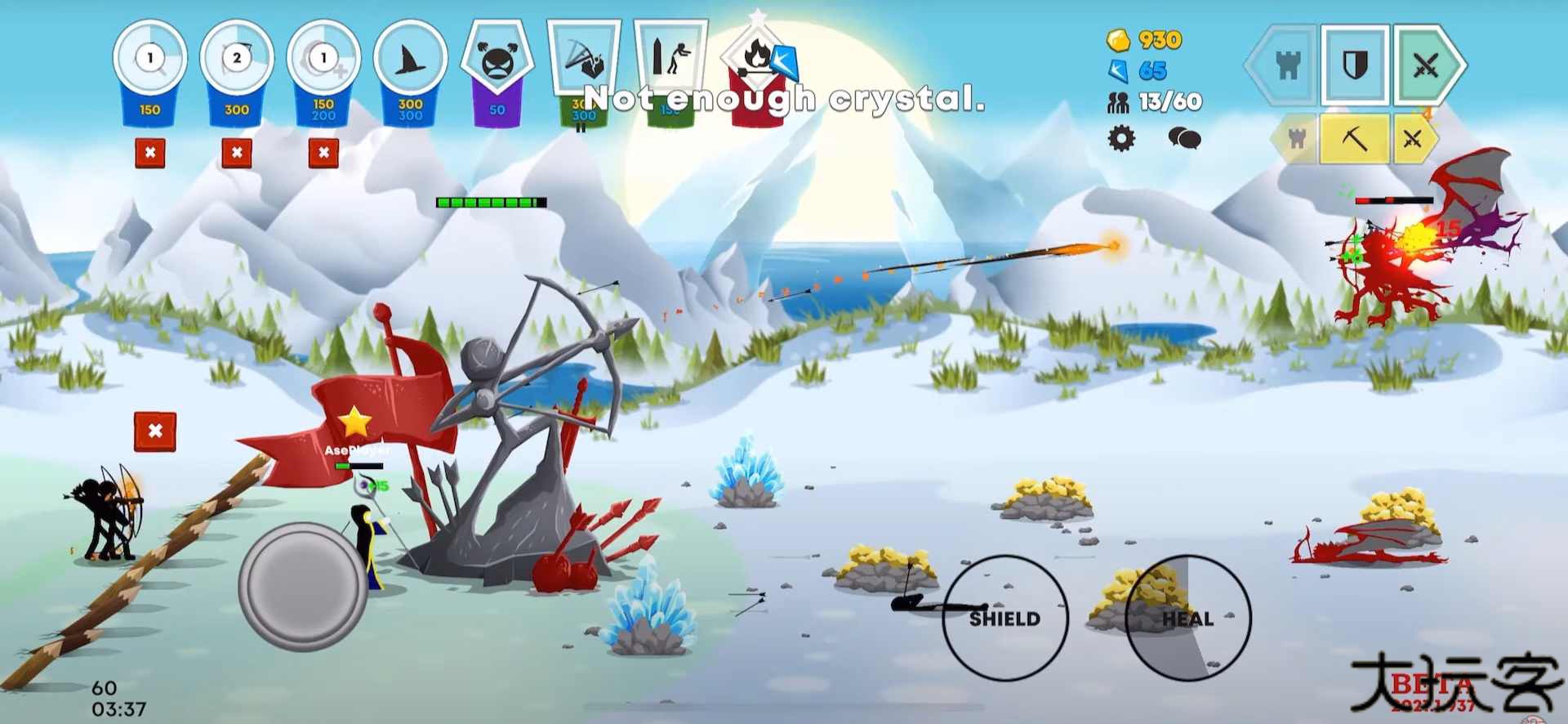Tap the gray virtual joystick
The height and width of the screenshot is (724, 1568).
(x=303, y=587)
